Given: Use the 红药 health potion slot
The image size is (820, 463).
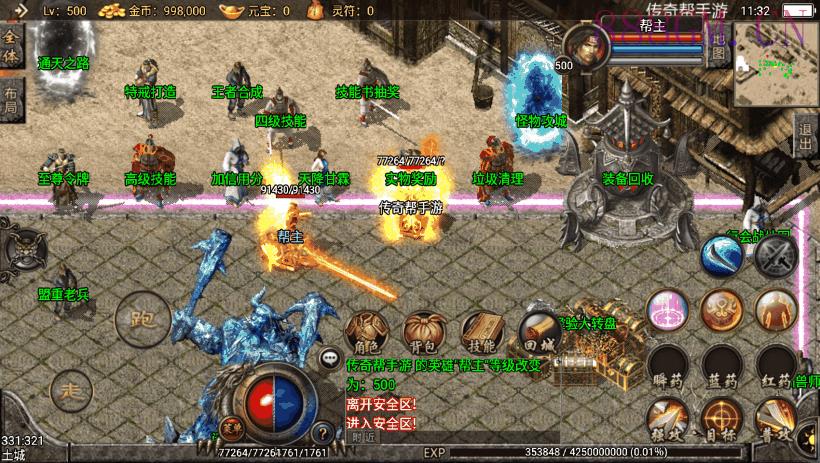Looking at the screenshot, I should pyautogui.click(x=775, y=367).
